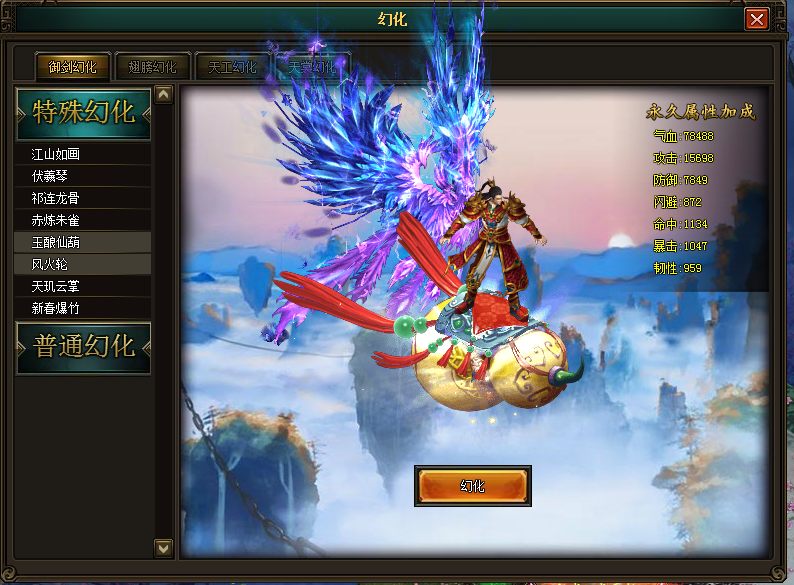Choose 江山如画 from the list

click(84, 154)
